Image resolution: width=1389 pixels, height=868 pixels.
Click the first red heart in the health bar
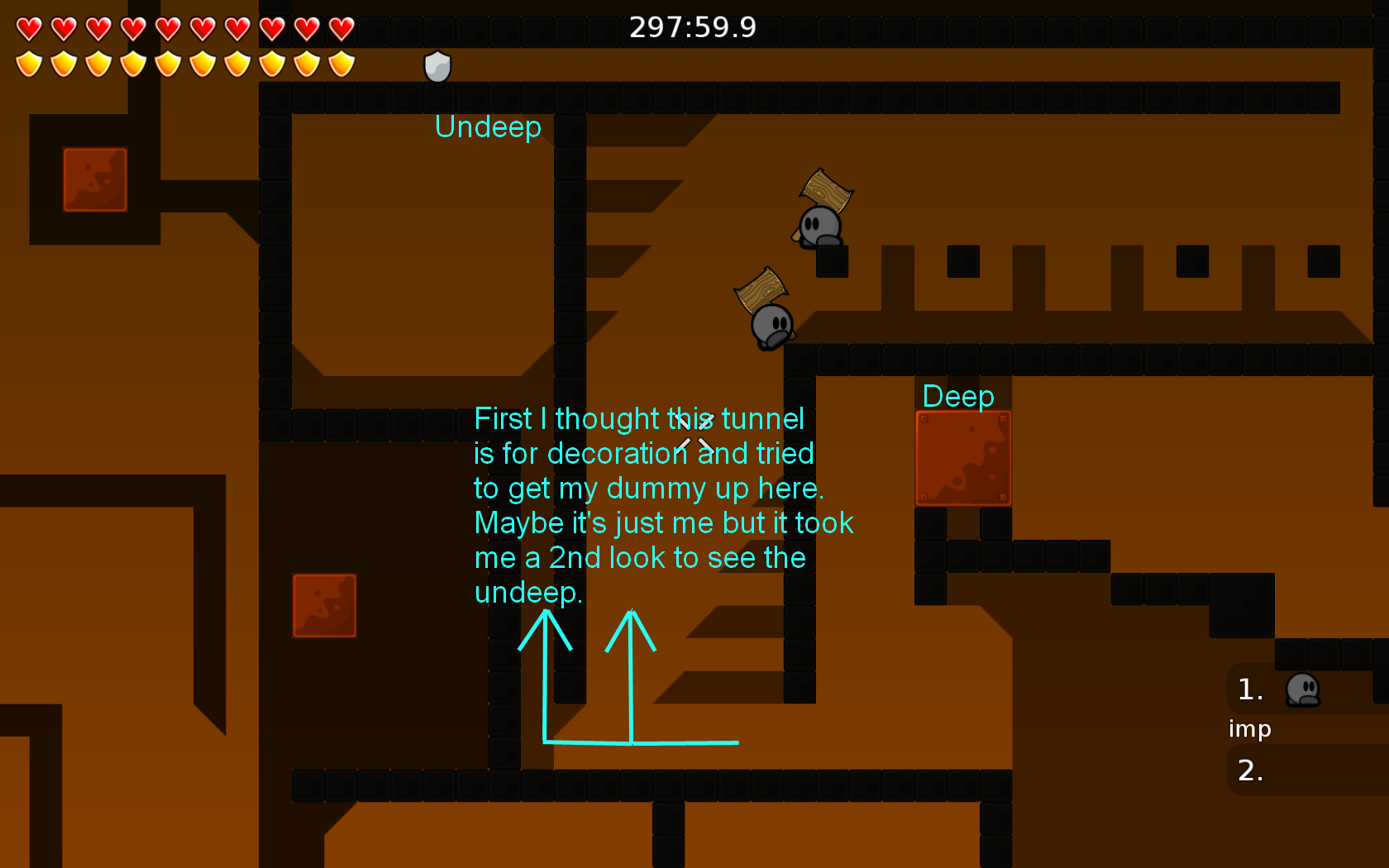(28, 29)
